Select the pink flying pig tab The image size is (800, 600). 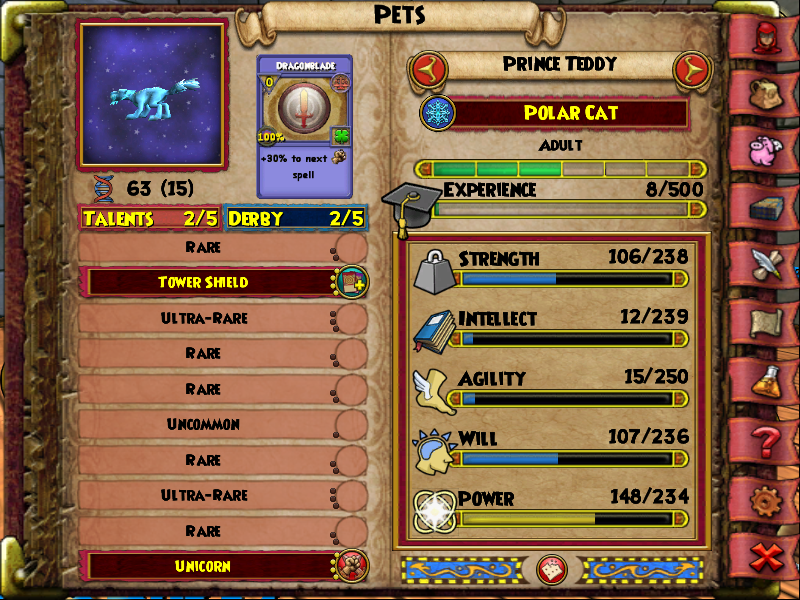click(x=770, y=148)
